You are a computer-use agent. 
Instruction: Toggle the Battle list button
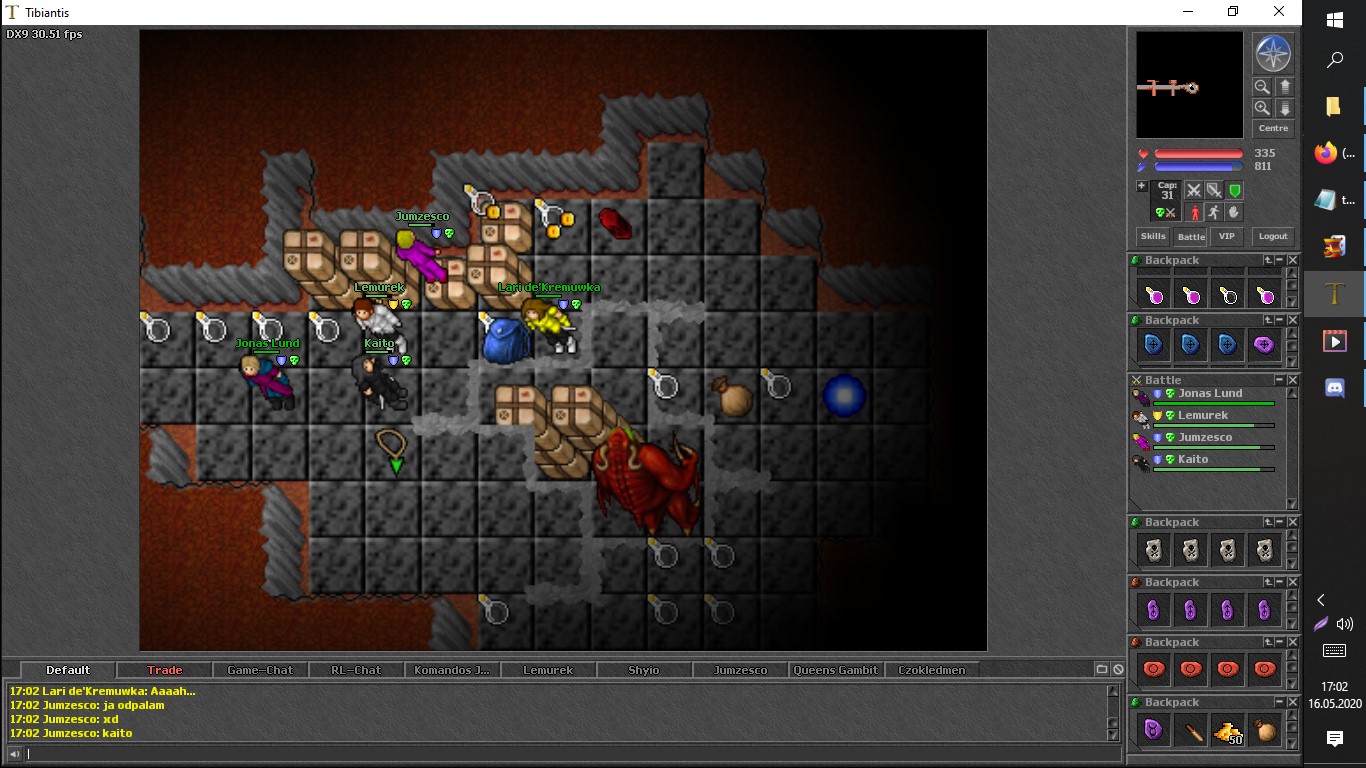coord(1190,237)
